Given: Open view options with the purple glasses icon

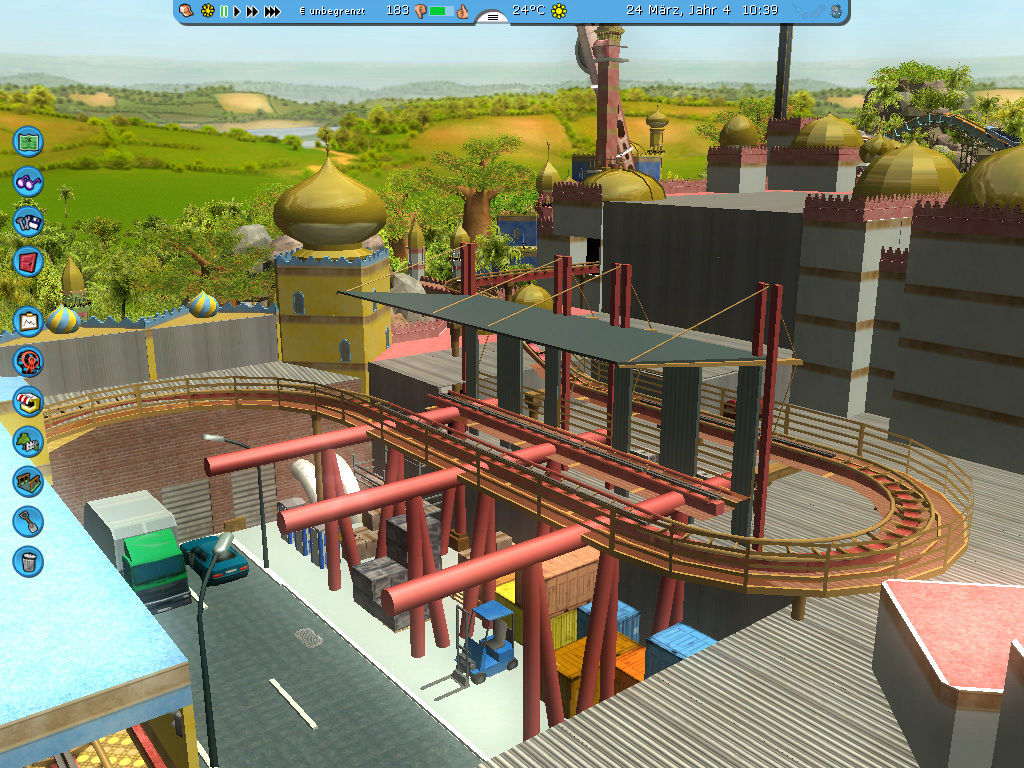Looking at the screenshot, I should (x=28, y=182).
